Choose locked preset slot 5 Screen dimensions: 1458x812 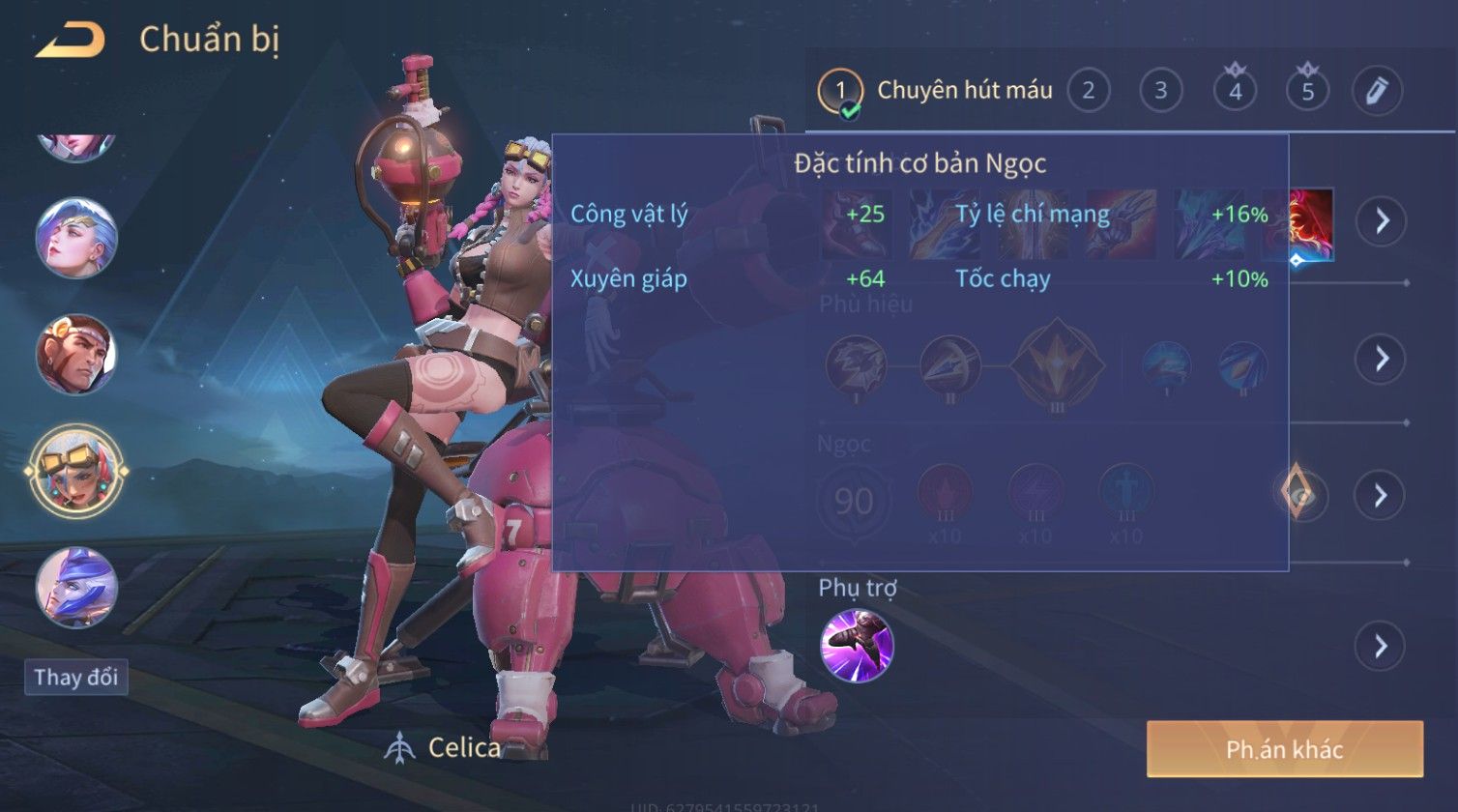coord(1307,91)
